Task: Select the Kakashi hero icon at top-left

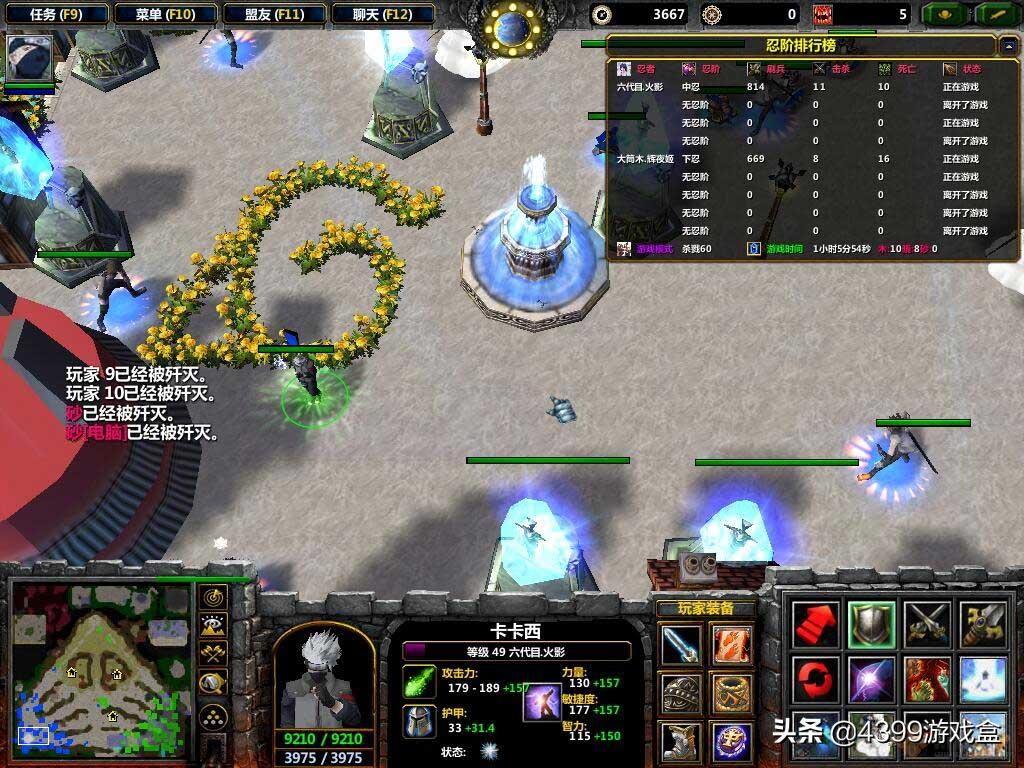Action: click(x=29, y=59)
